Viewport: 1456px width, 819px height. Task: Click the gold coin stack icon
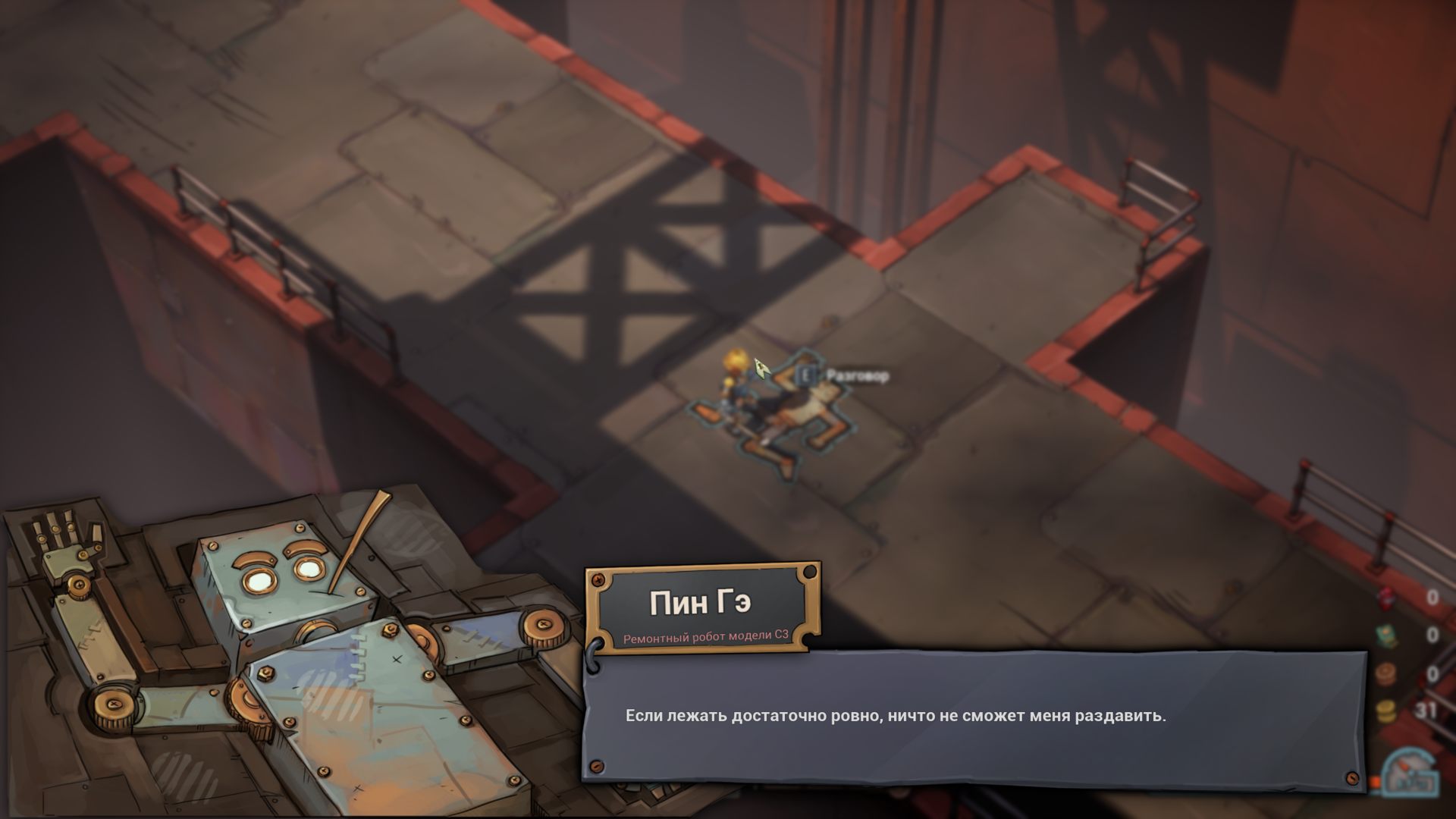(x=1387, y=711)
